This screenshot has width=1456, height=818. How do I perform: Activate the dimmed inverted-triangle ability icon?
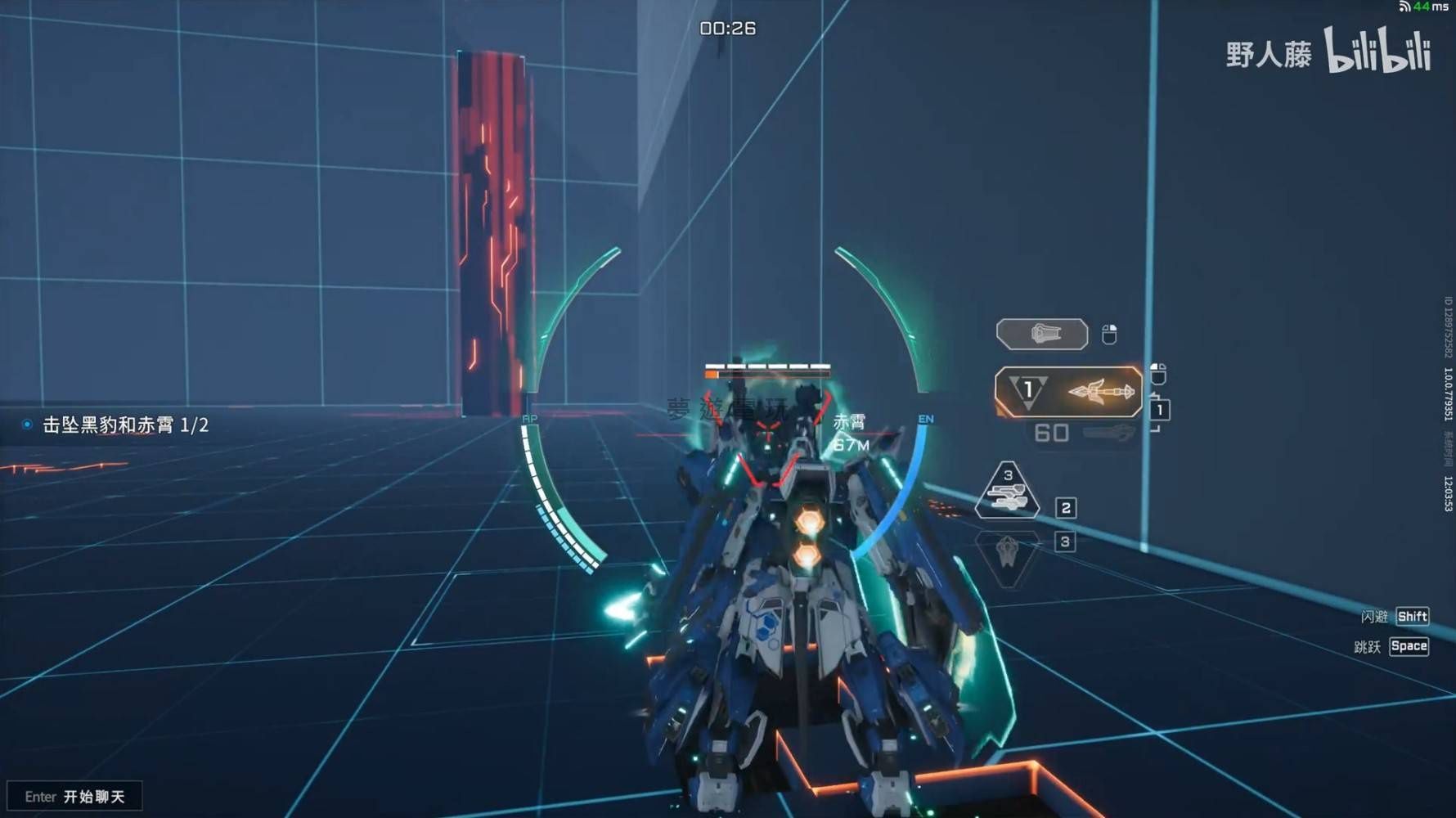click(1008, 555)
